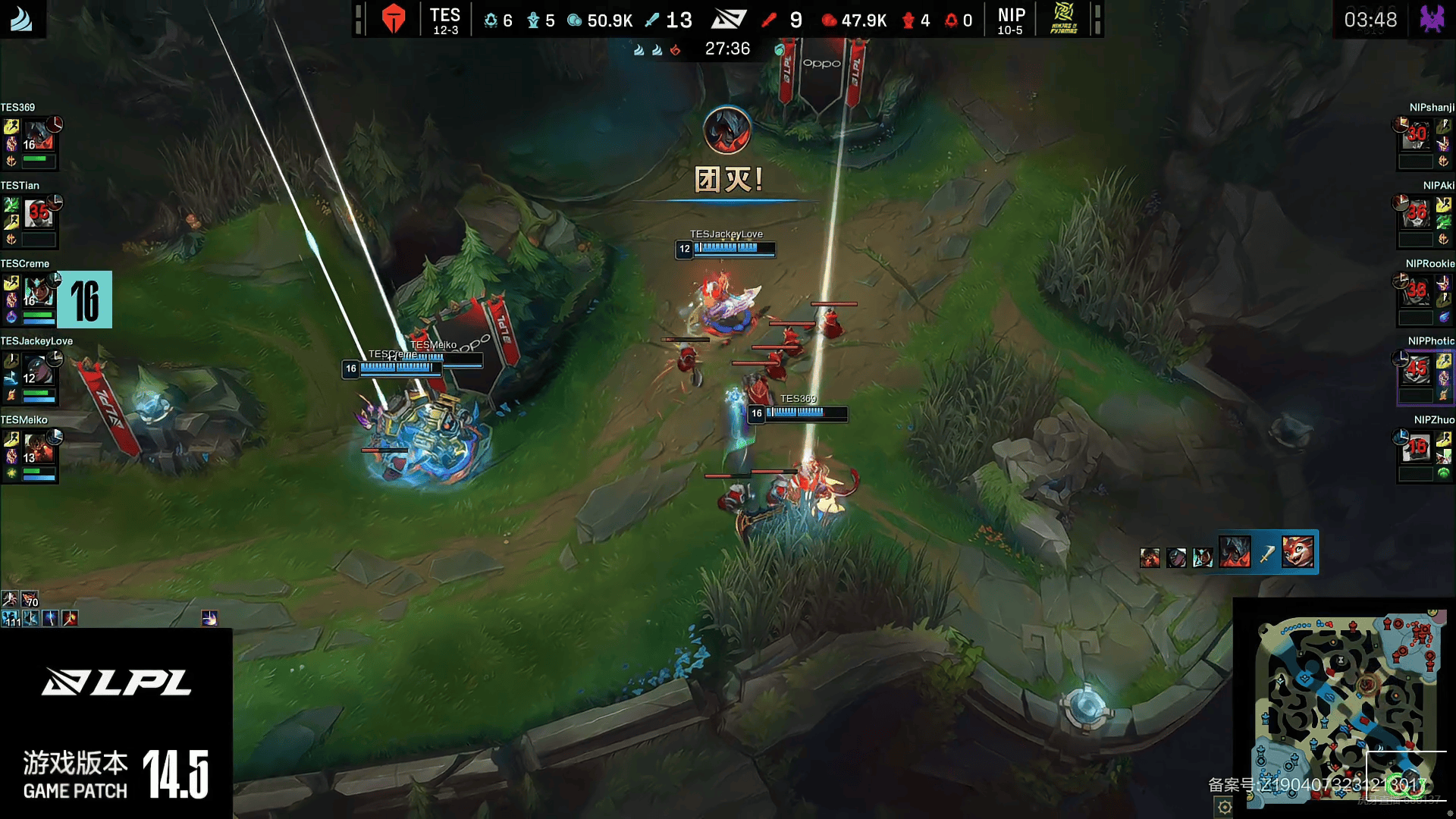This screenshot has height=819, width=1456.
Task: Select NIPshanji's champion portrait
Action: point(1416,135)
